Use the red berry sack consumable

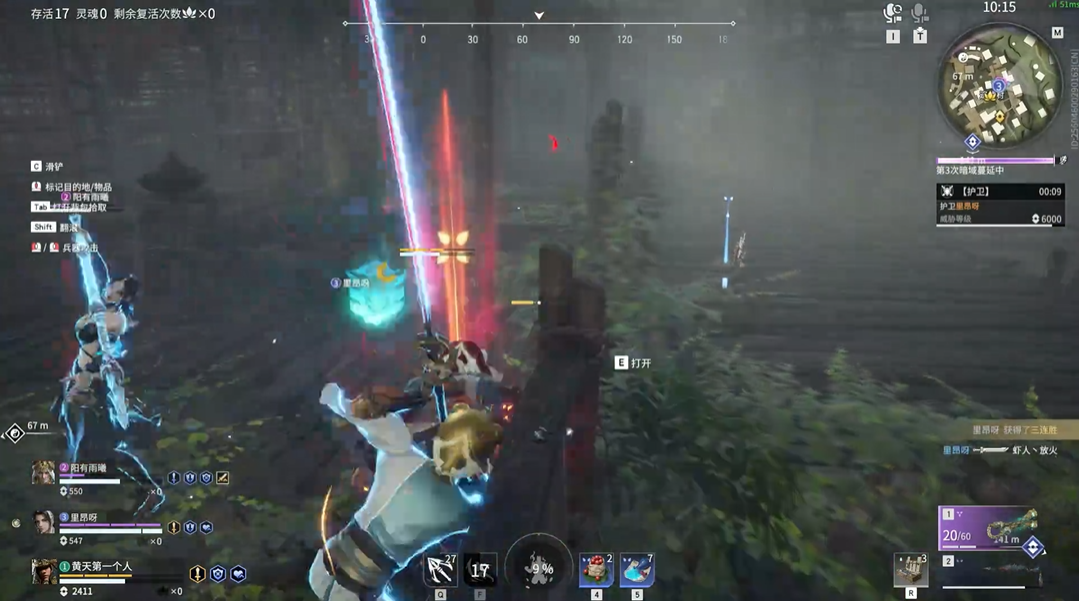(x=596, y=570)
